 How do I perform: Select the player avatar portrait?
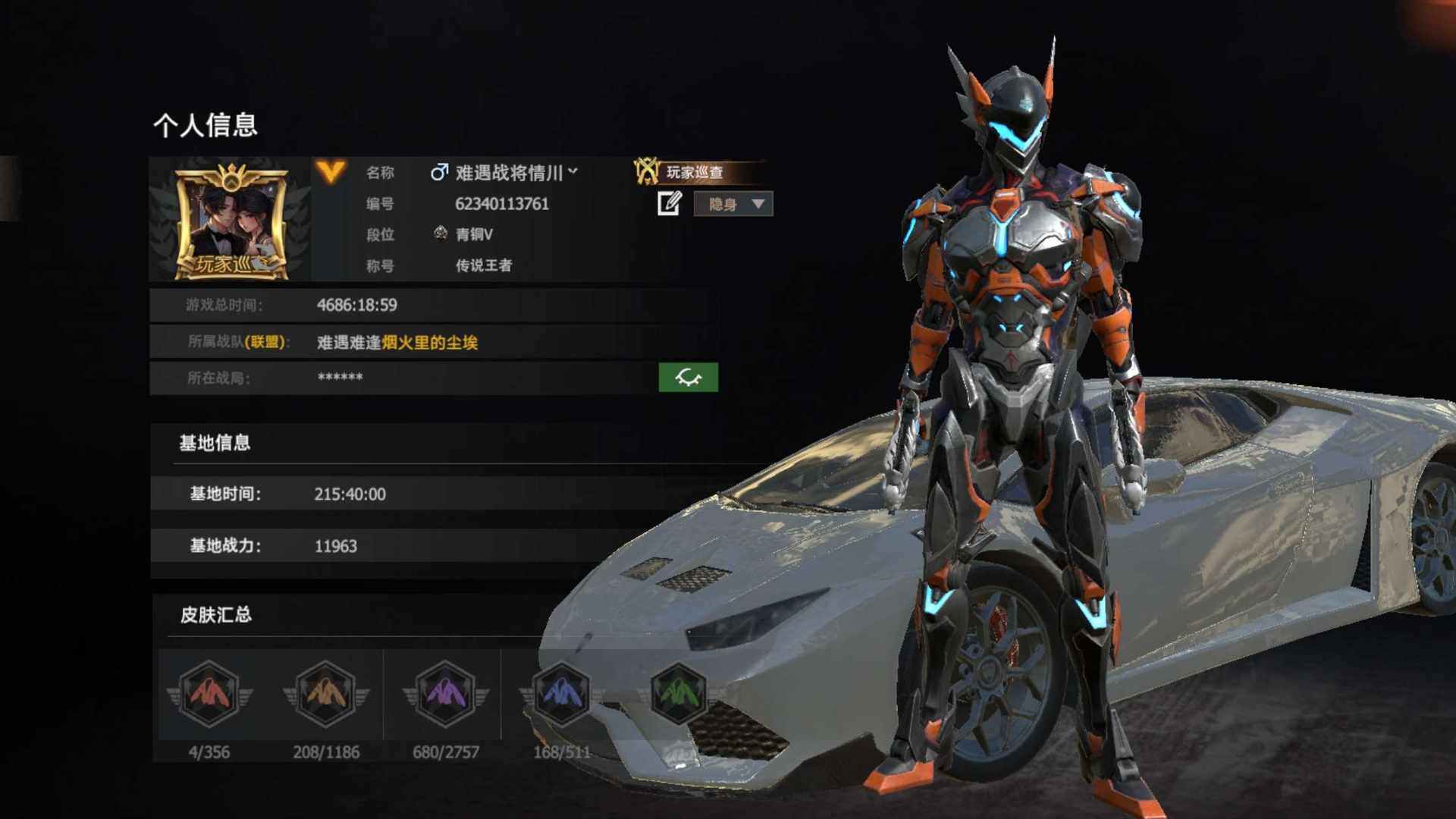pos(231,221)
